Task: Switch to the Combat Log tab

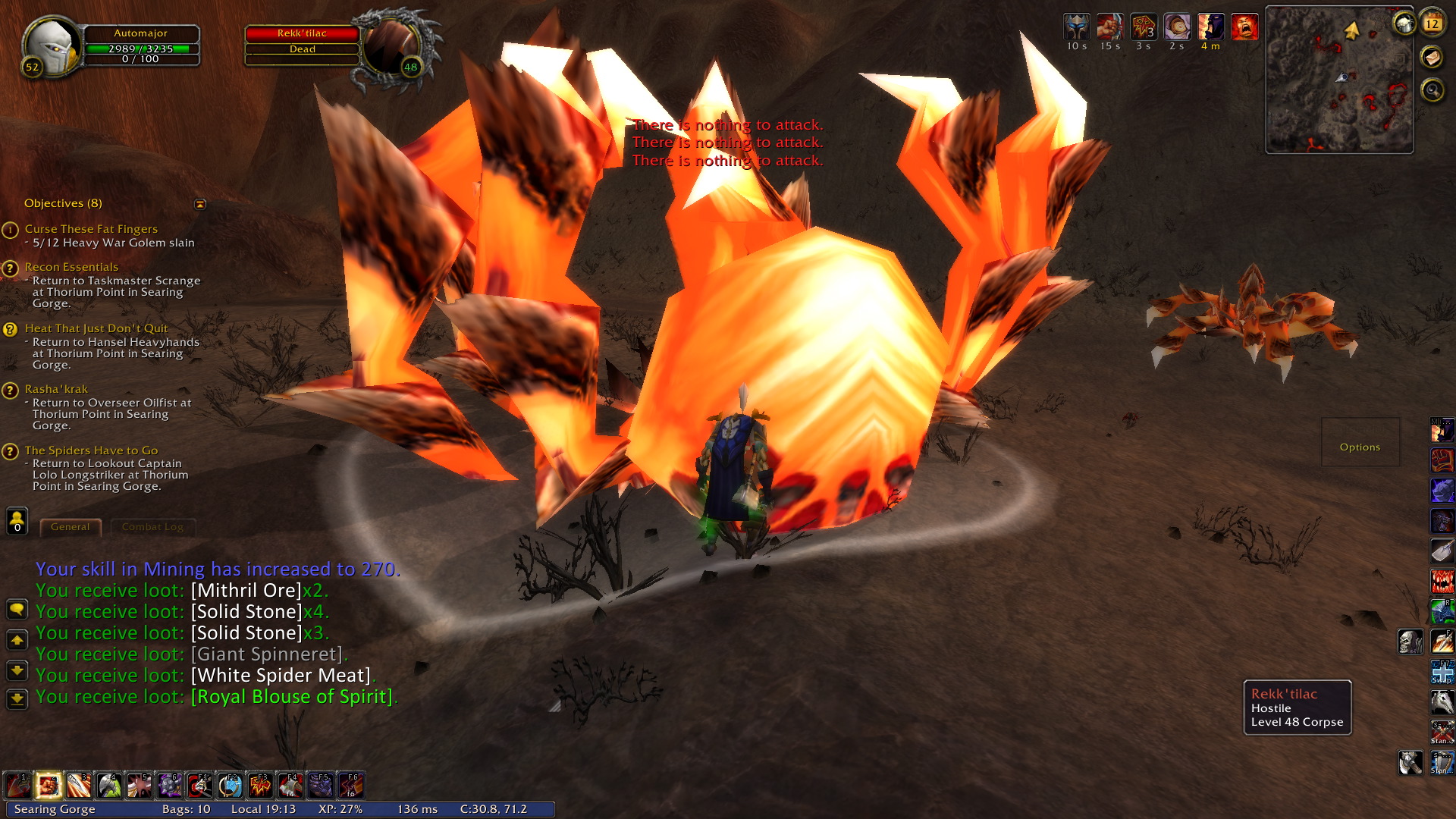Action: tap(152, 527)
